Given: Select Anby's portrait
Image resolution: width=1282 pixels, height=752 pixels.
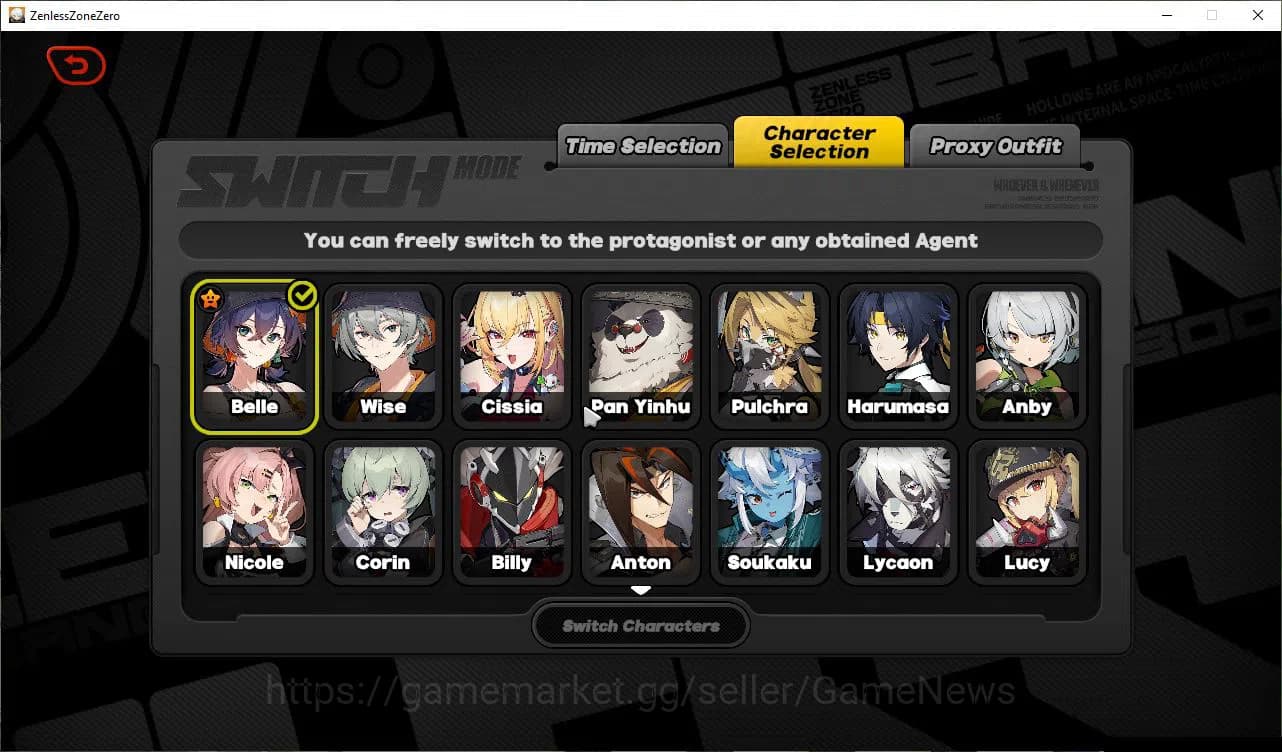Looking at the screenshot, I should tap(1027, 350).
